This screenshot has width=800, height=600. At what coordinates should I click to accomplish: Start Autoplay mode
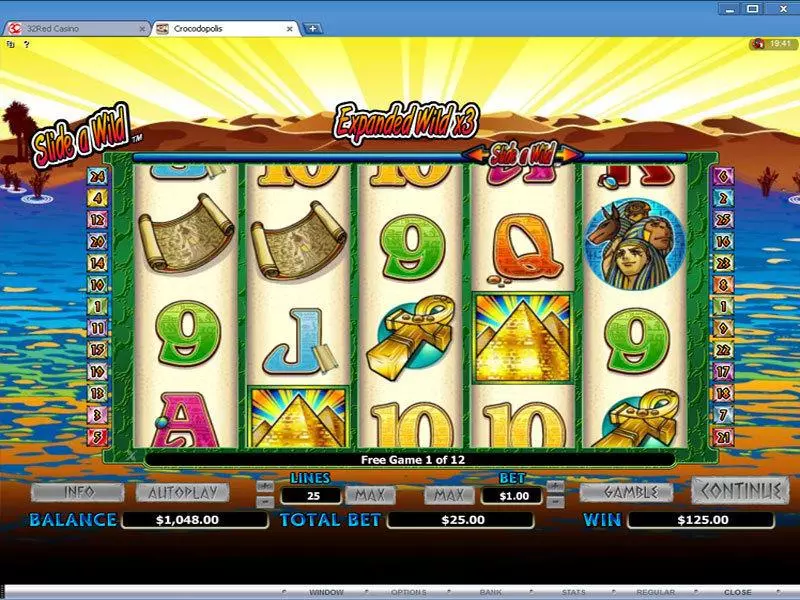[x=182, y=492]
